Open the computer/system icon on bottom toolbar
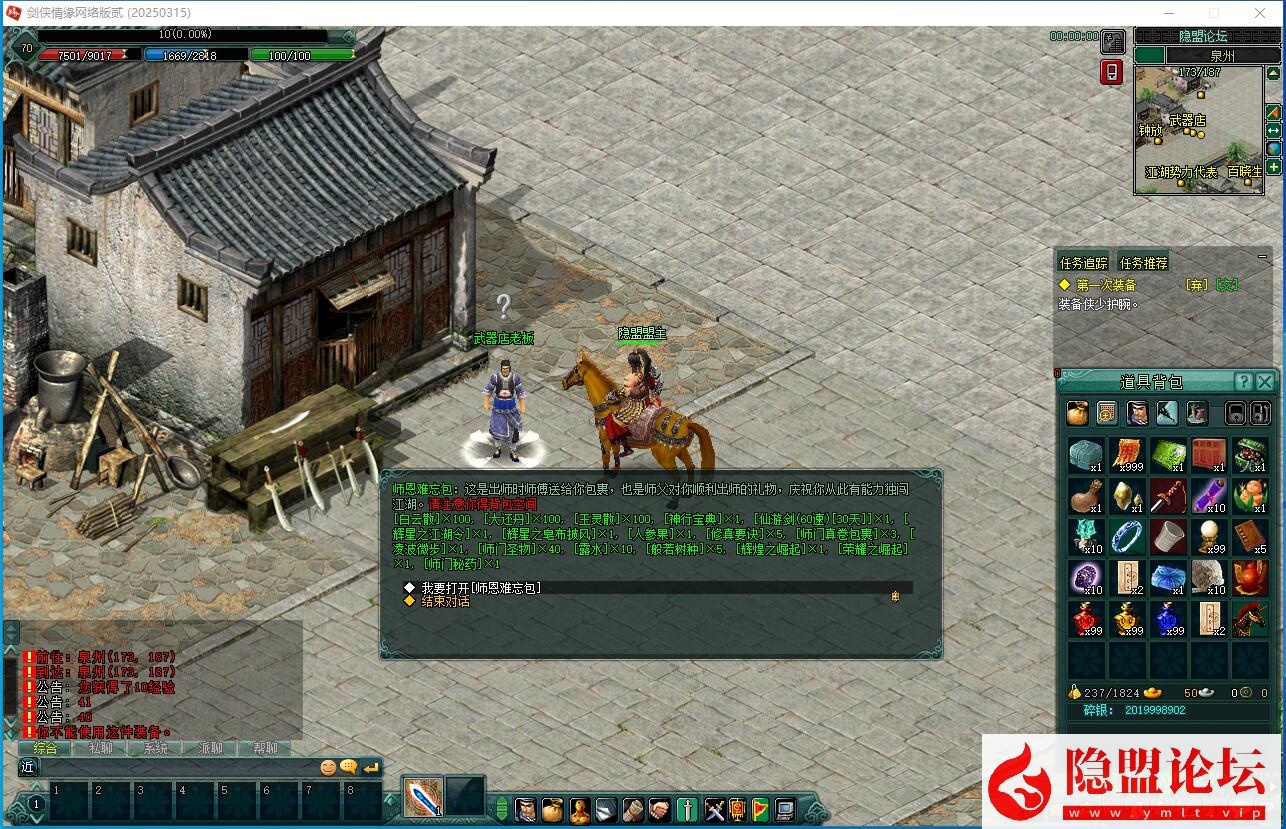The width and height of the screenshot is (1286, 829). tap(785, 808)
